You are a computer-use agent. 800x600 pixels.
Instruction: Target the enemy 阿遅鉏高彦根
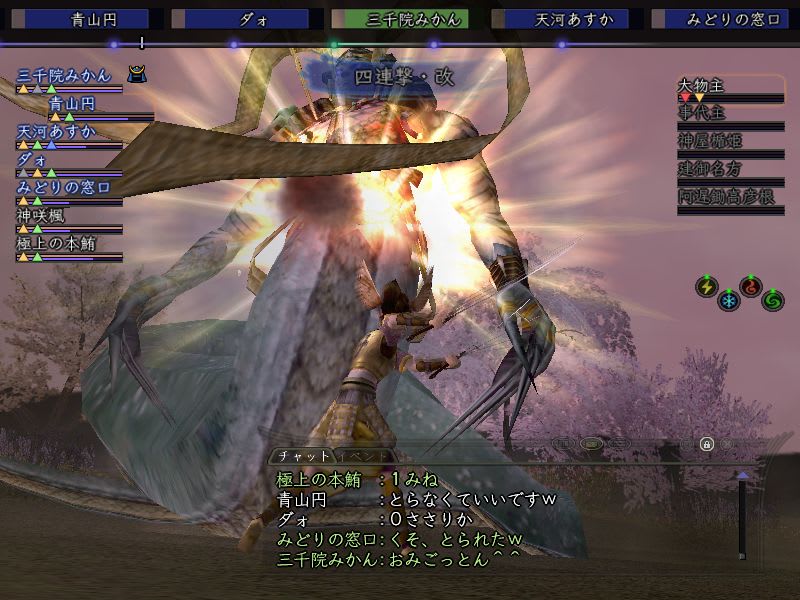coord(727,197)
